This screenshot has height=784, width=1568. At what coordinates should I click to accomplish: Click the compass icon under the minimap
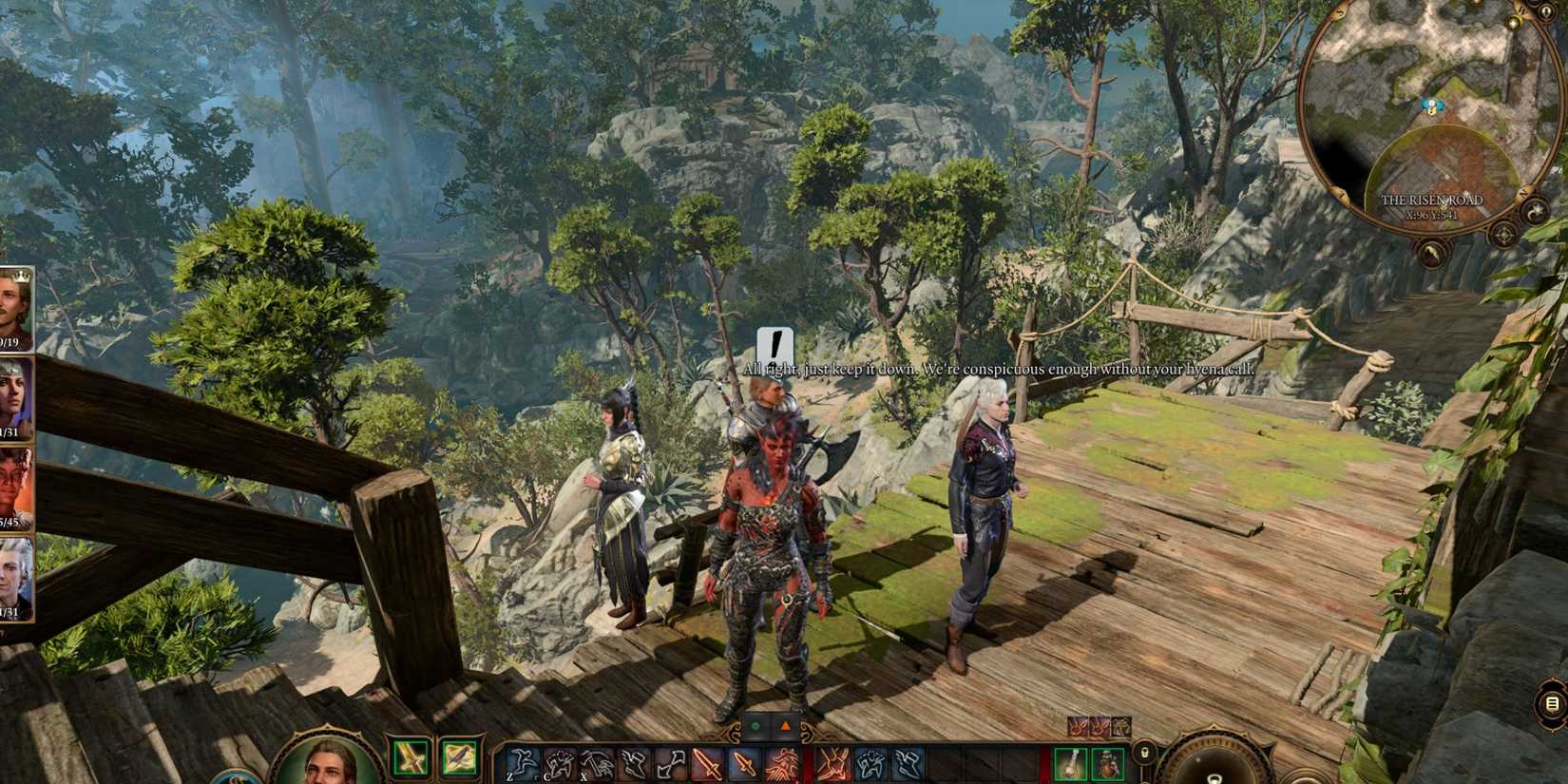(1504, 236)
